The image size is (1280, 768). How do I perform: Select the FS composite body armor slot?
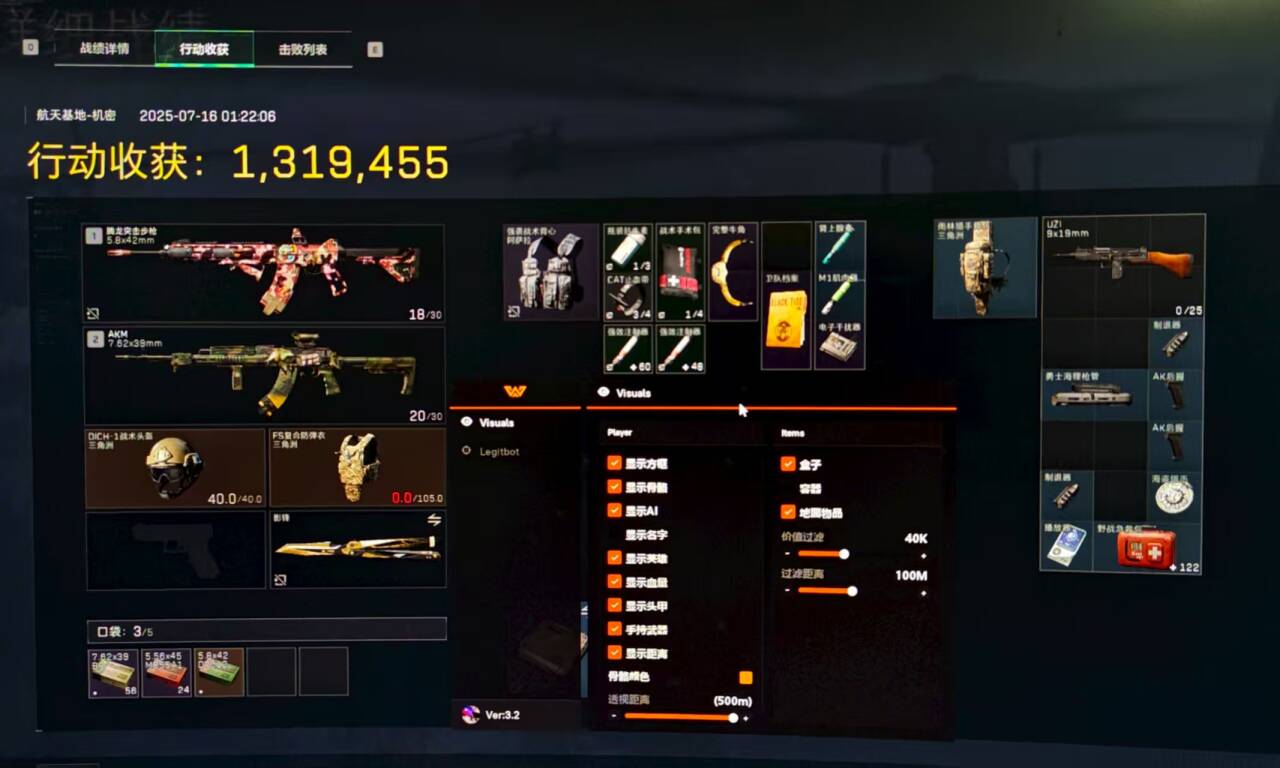tap(357, 468)
